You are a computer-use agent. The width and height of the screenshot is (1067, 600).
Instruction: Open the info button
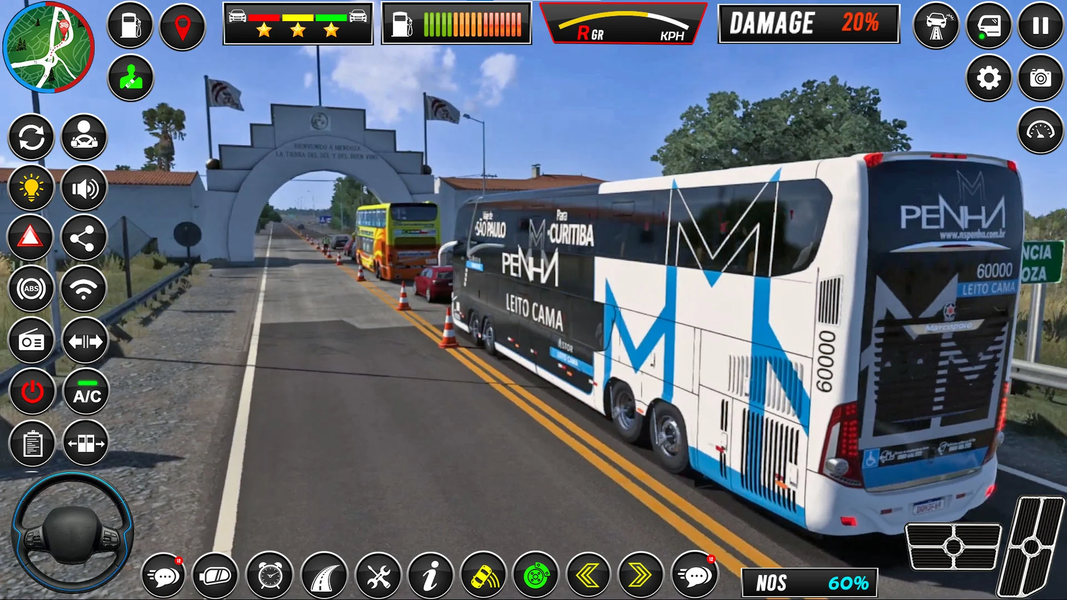pyautogui.click(x=431, y=575)
